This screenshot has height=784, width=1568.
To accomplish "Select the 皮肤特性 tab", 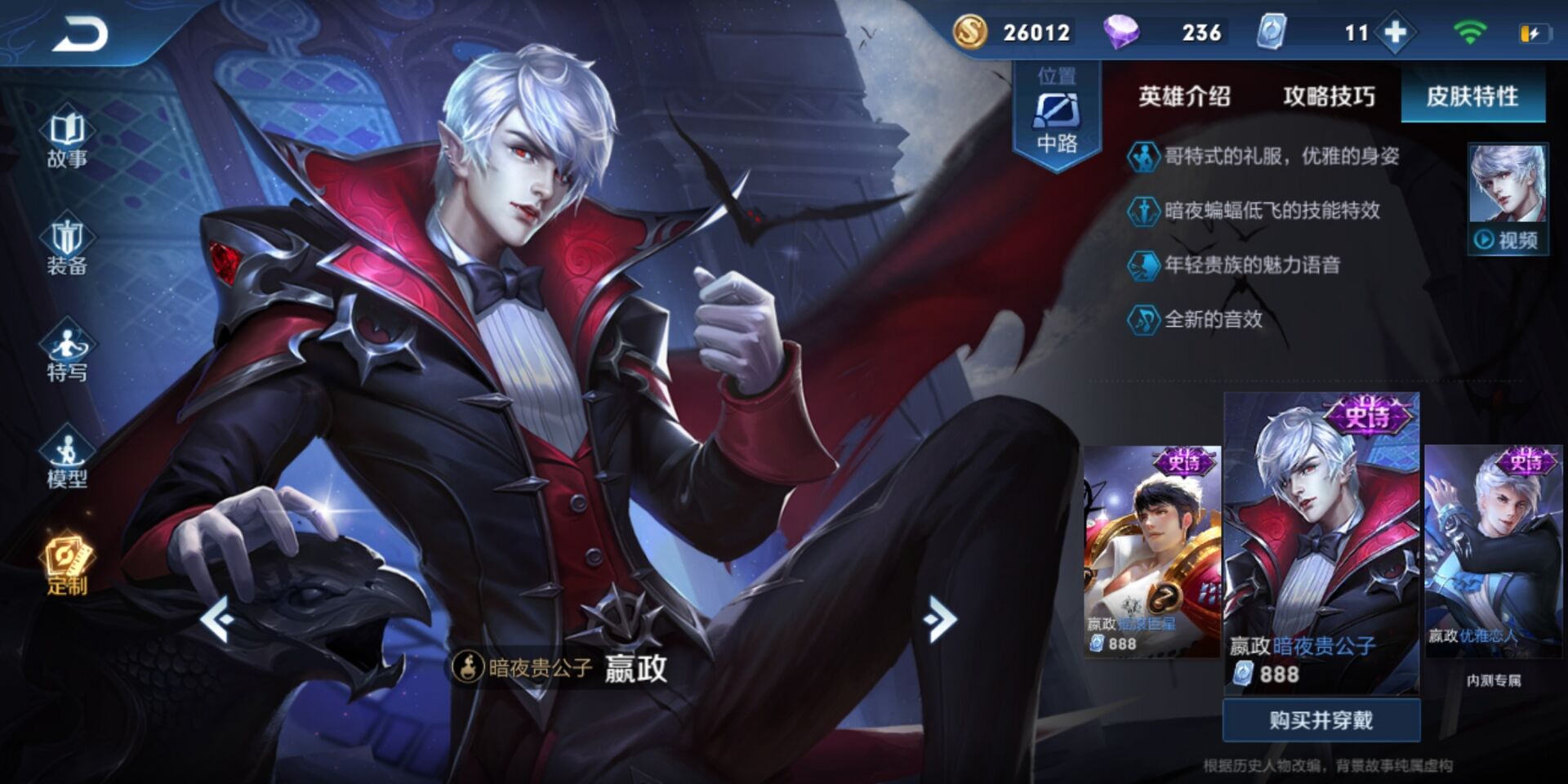I will click(1472, 96).
